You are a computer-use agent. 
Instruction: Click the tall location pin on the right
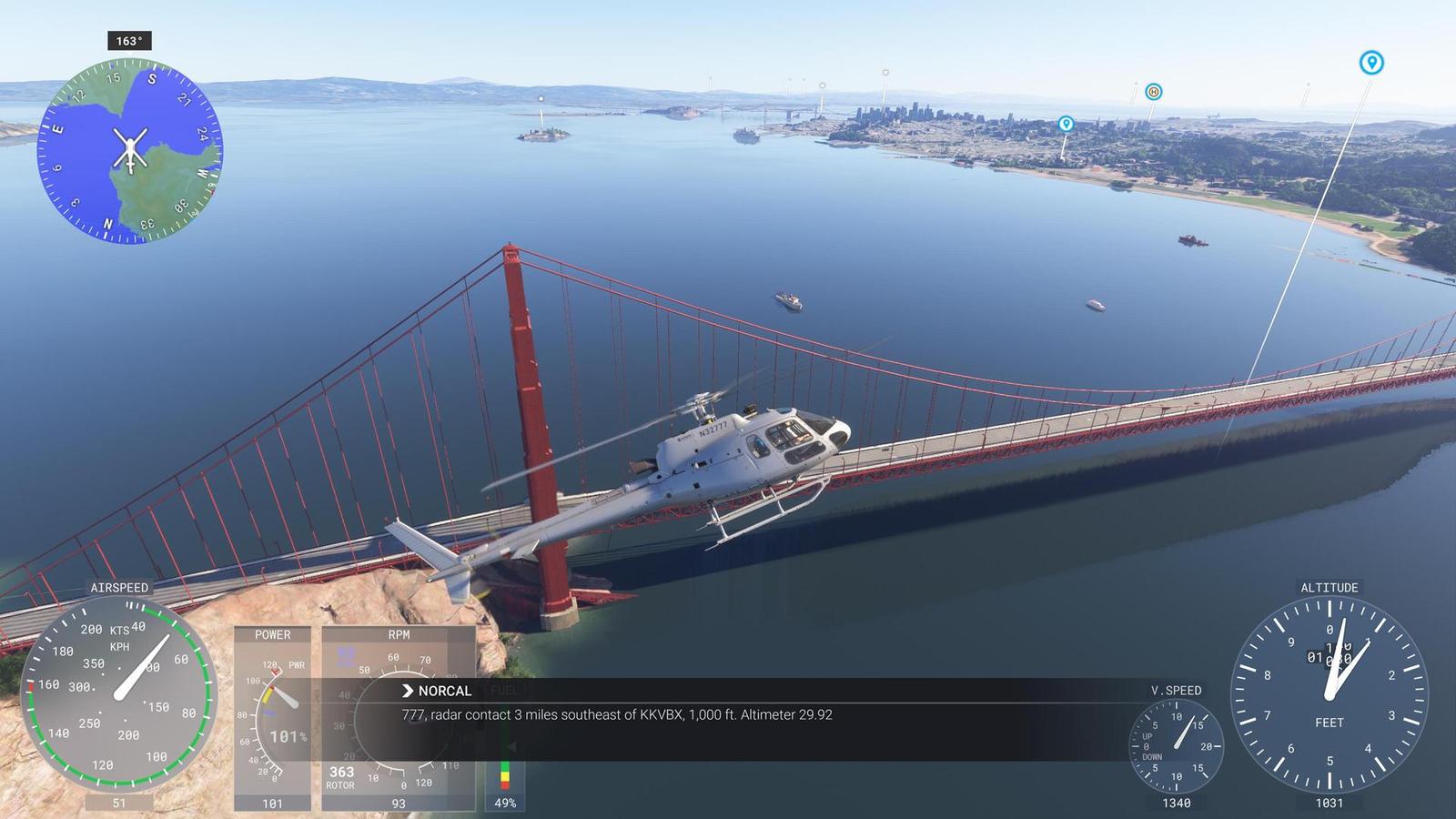(x=1370, y=64)
